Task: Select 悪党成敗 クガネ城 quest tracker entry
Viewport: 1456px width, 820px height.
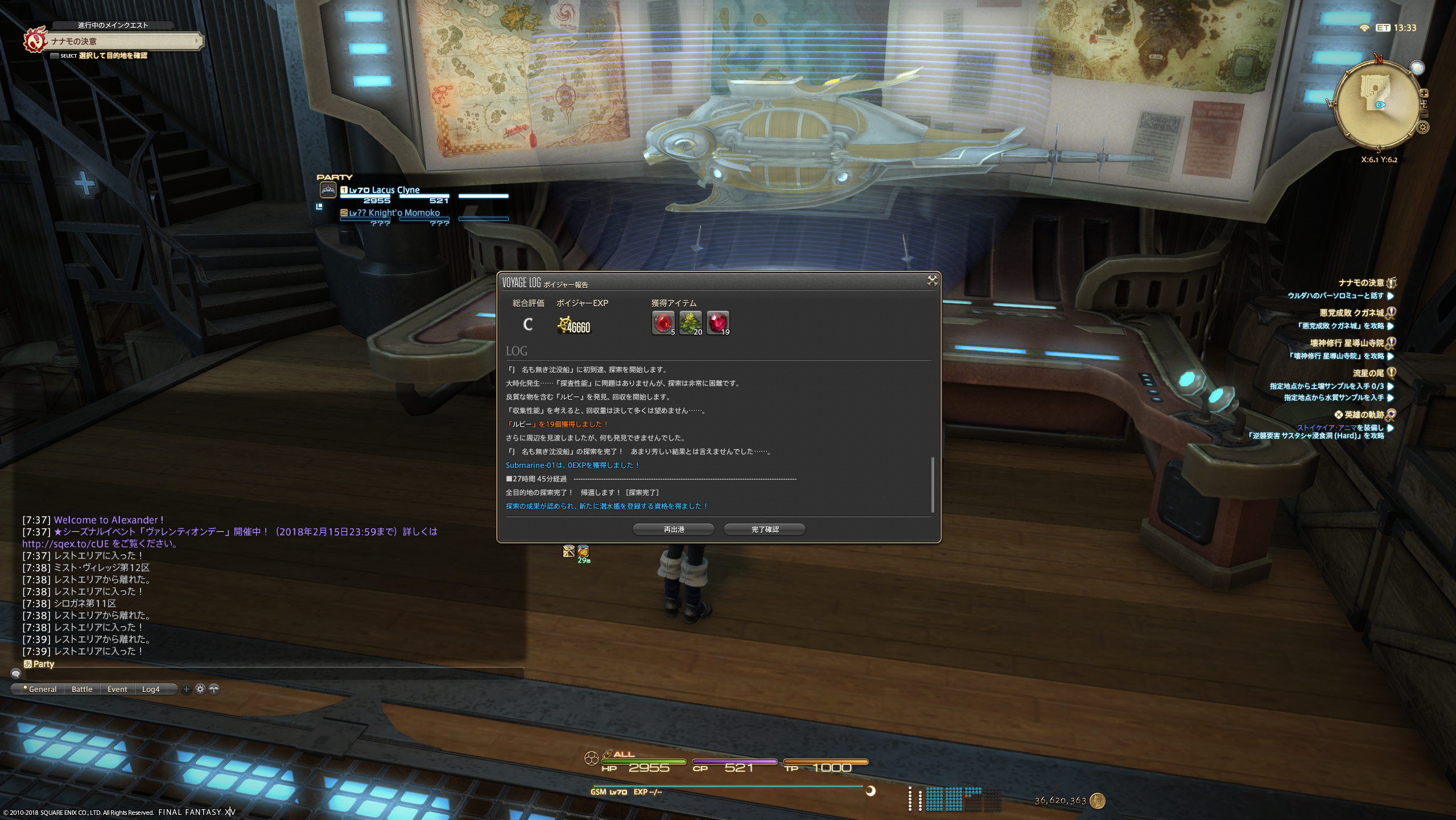Action: (x=1351, y=313)
